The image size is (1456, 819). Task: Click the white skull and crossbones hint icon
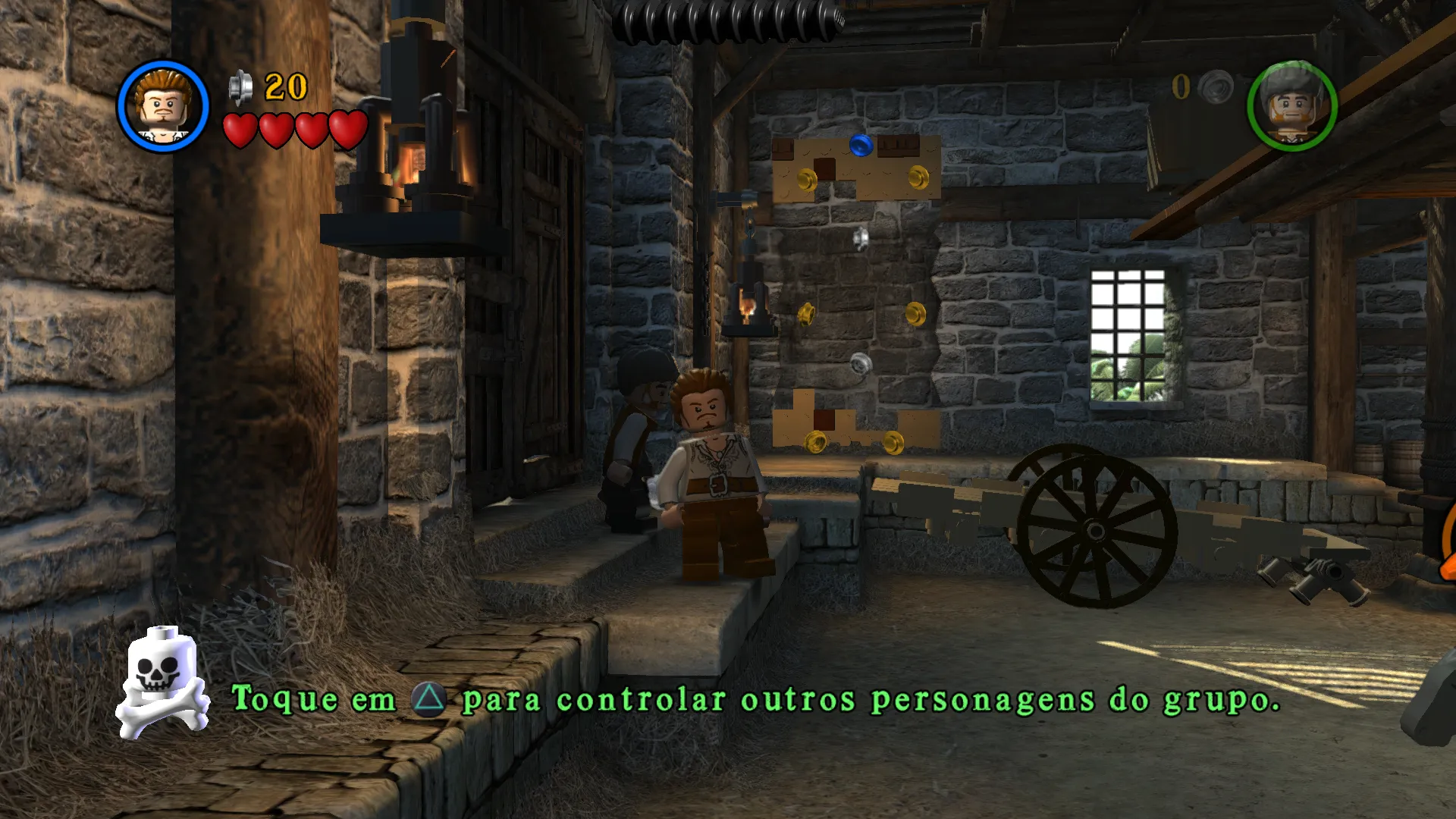[162, 682]
